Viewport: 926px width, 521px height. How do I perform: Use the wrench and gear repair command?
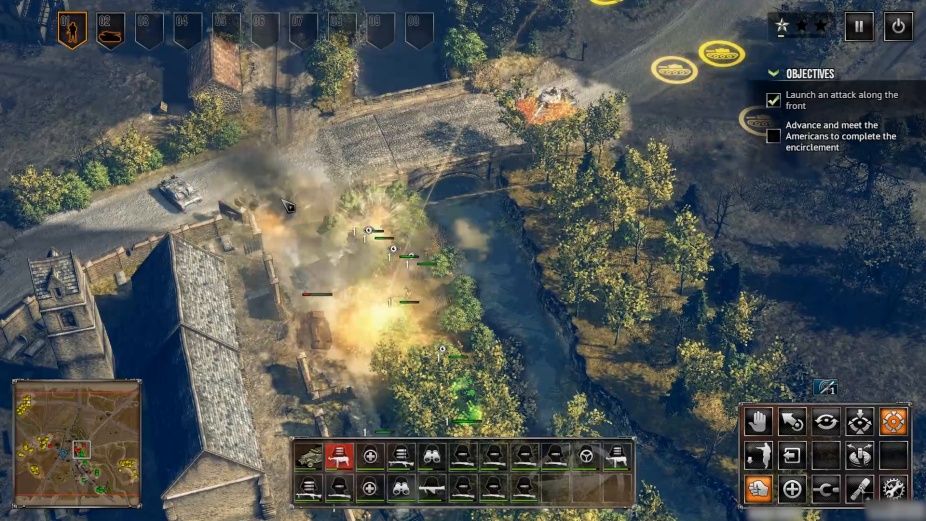[x=893, y=489]
